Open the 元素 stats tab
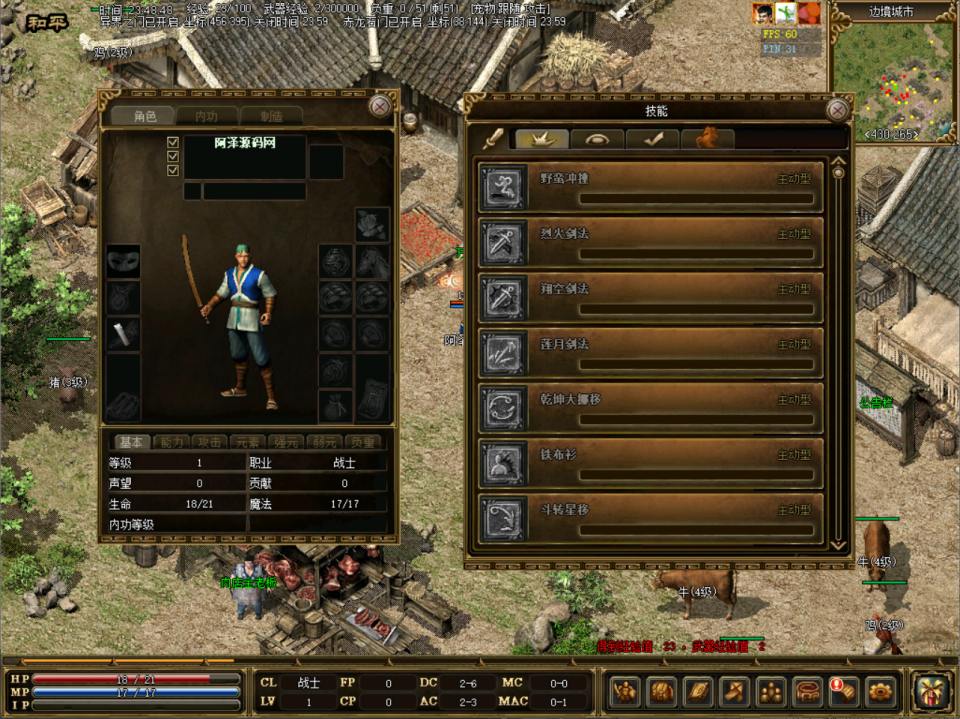Screen dimensions: 960x719 pyautogui.click(x=248, y=442)
